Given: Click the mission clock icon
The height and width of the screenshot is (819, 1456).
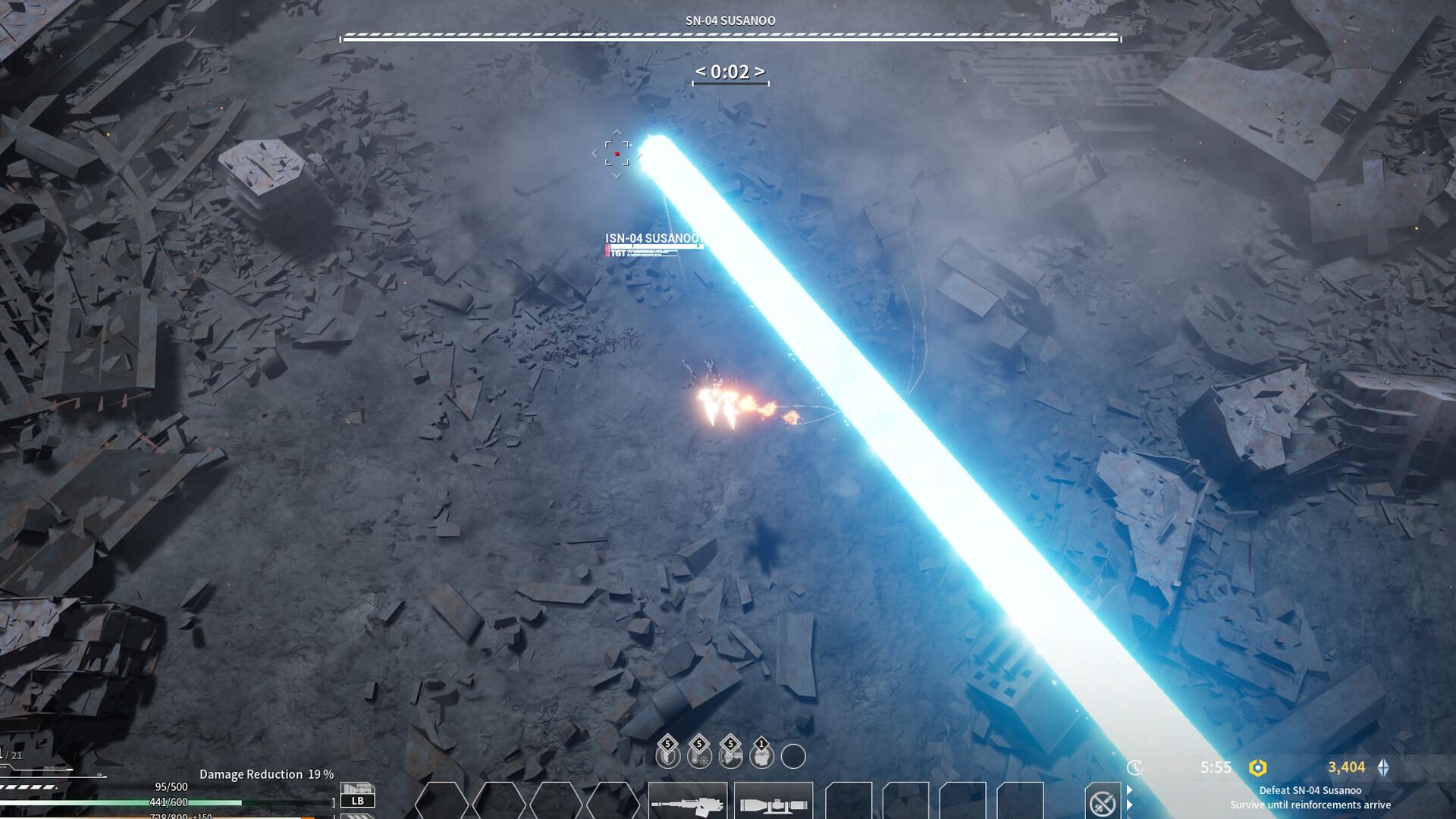Looking at the screenshot, I should [x=1134, y=767].
